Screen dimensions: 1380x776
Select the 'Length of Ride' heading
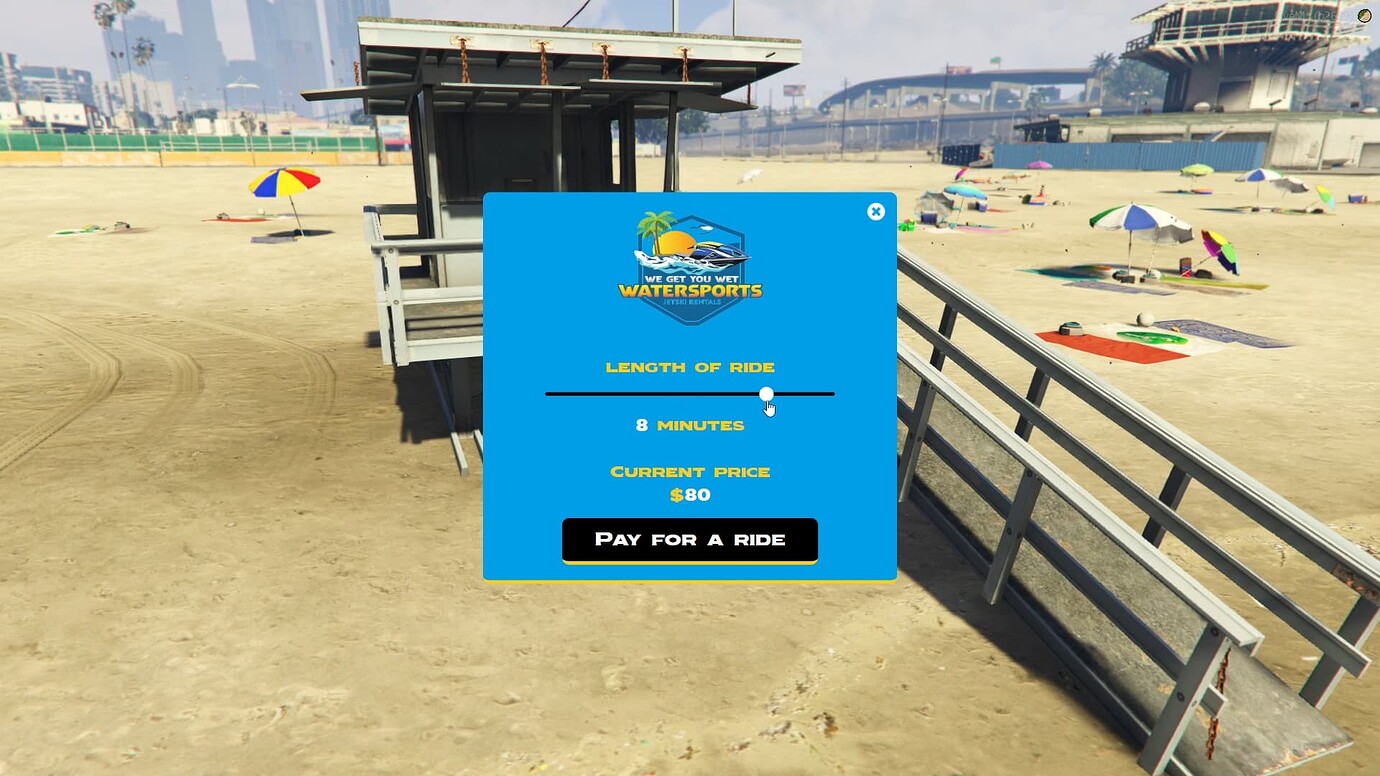[x=690, y=367]
